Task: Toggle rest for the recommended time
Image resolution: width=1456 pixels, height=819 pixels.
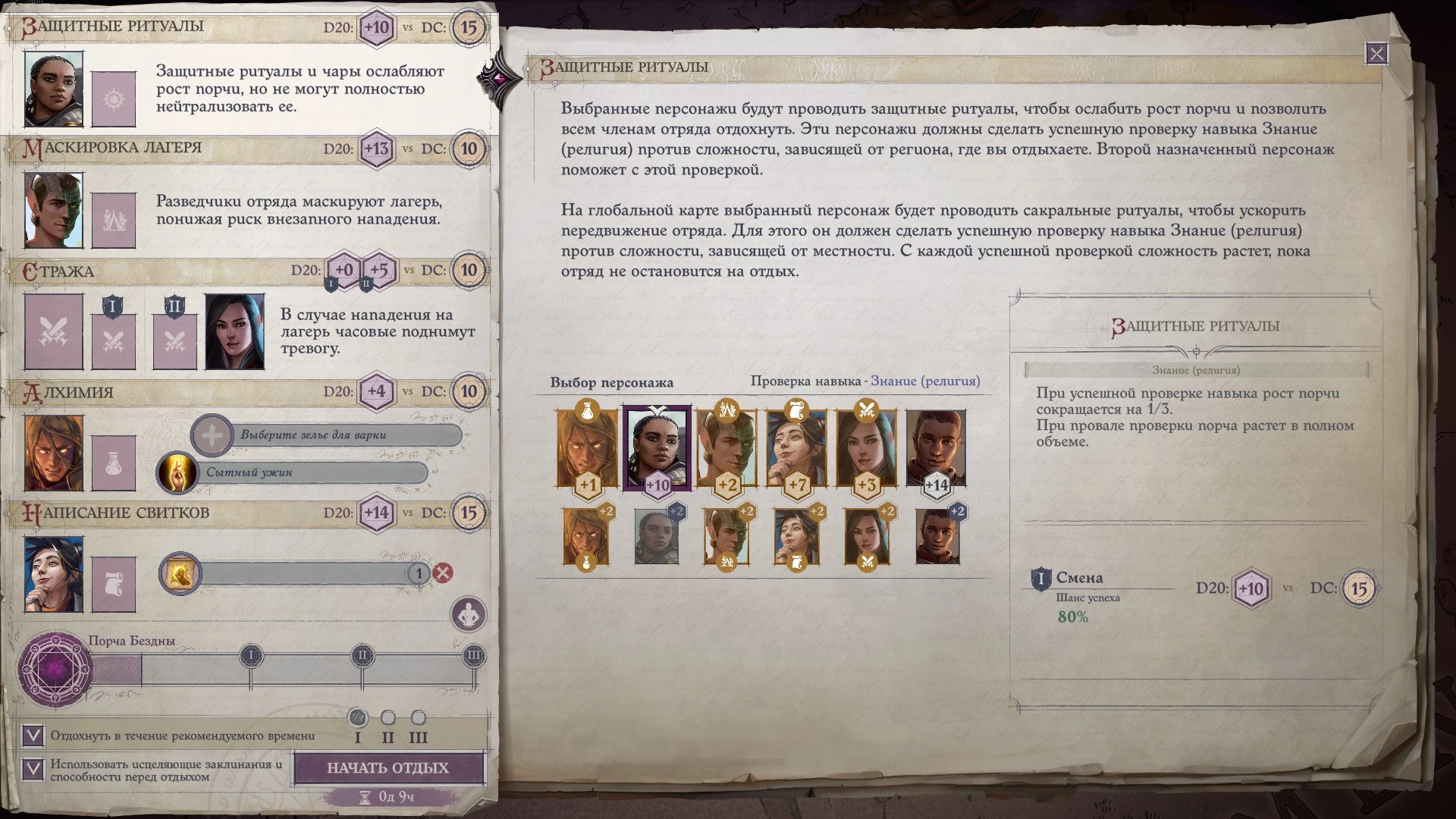Action: click(x=33, y=735)
